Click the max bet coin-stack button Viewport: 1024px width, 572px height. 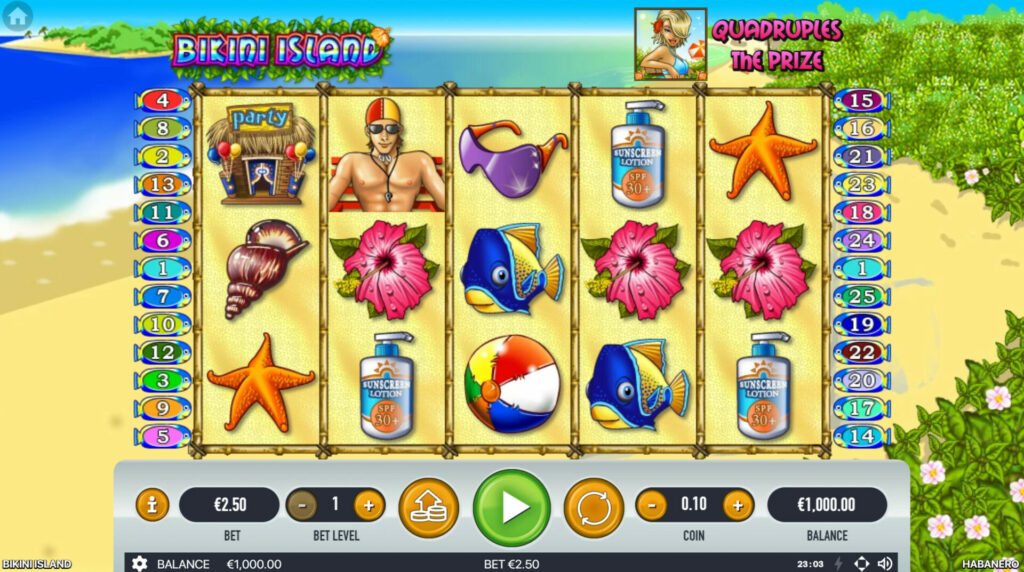[428, 507]
